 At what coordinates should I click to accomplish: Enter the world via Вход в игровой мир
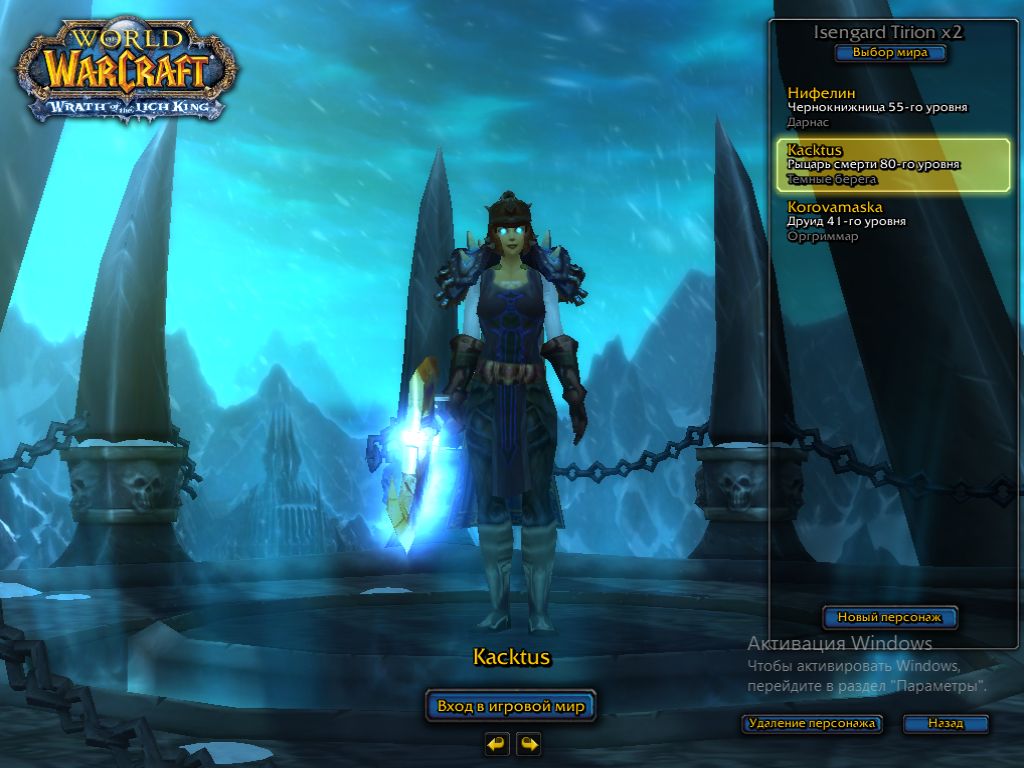pyautogui.click(x=511, y=706)
